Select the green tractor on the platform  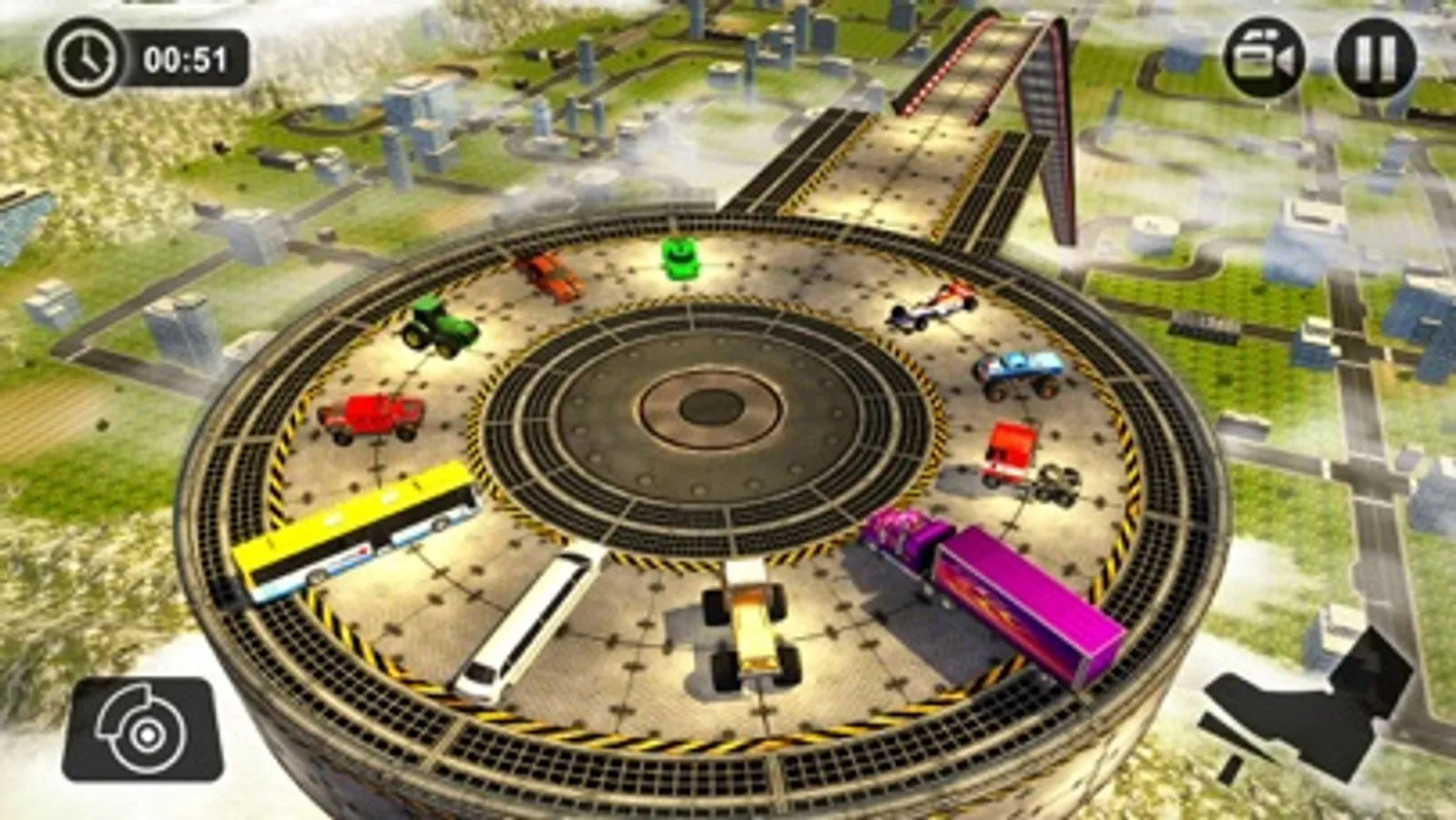point(441,330)
